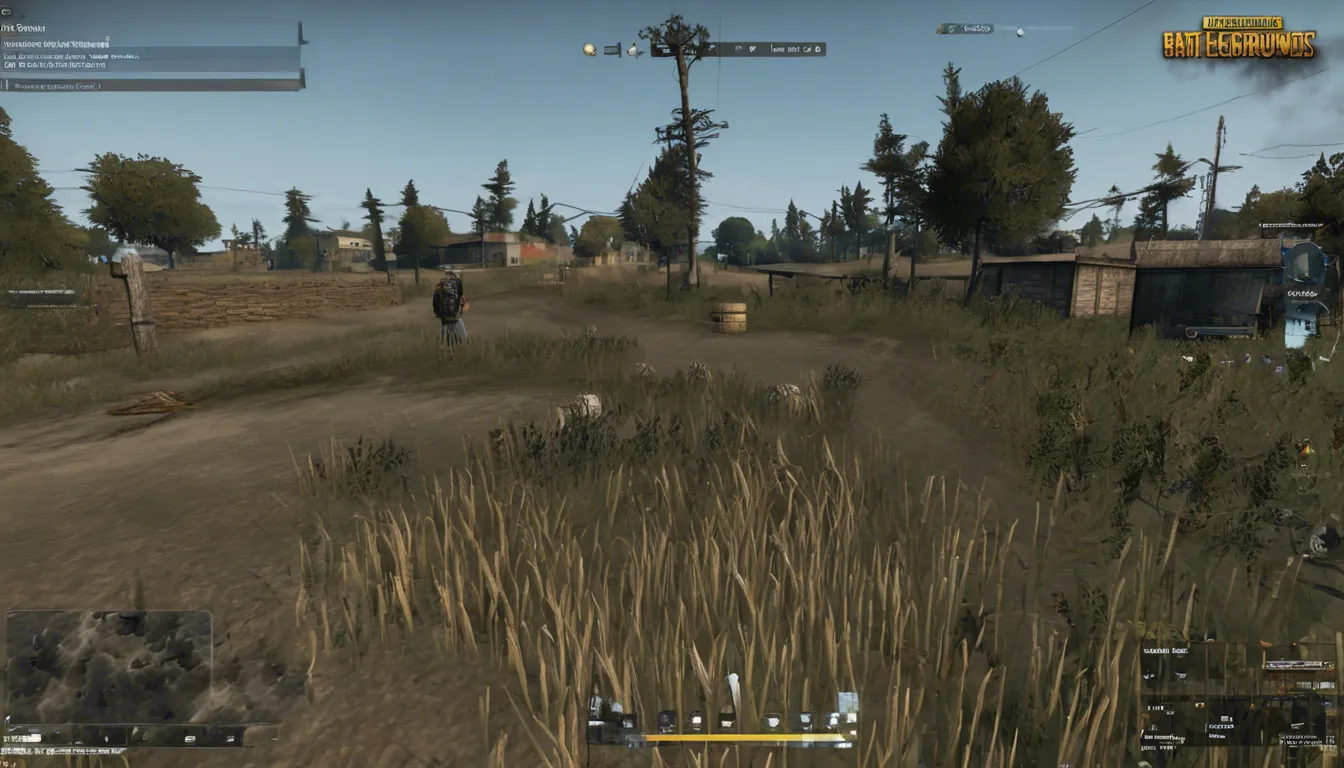Select the bird emblem icon in the top HUD
The image size is (1344, 768).
coord(634,48)
